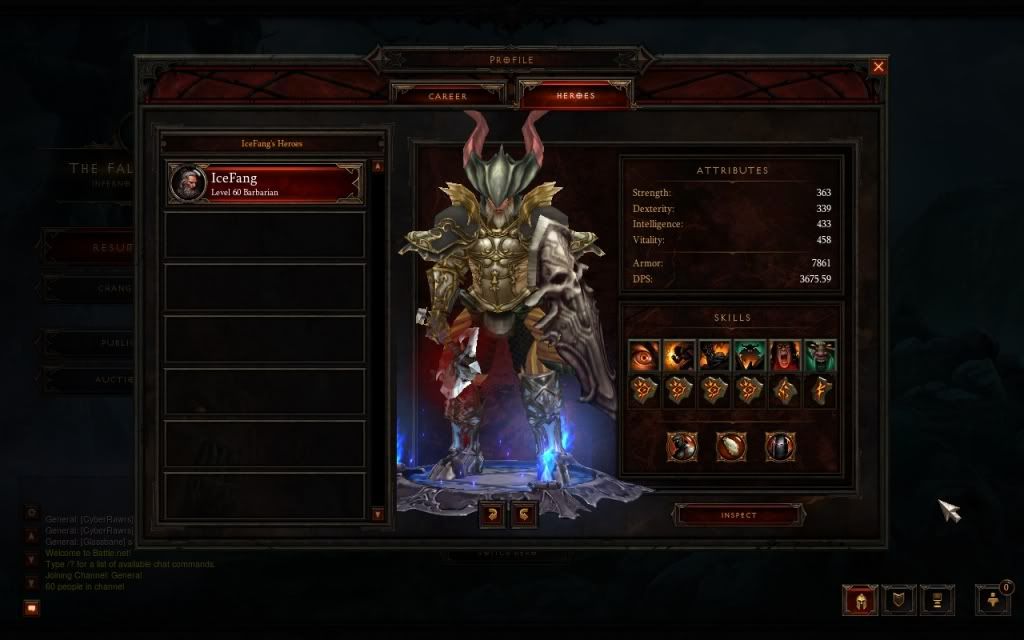Click the feather passive skill icon
The width and height of the screenshot is (1024, 640).
click(x=731, y=446)
